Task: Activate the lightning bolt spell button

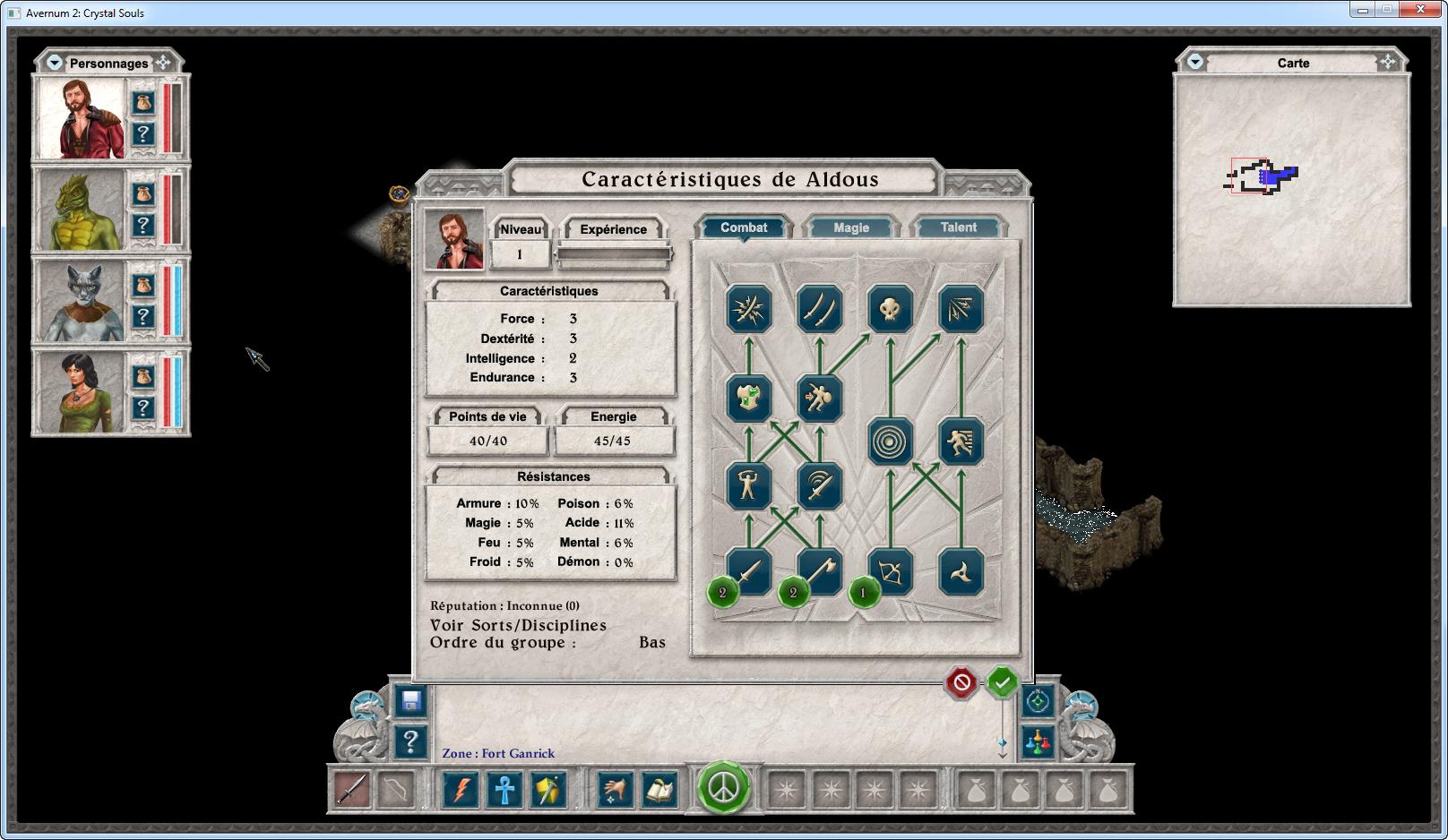Action: coord(461,790)
